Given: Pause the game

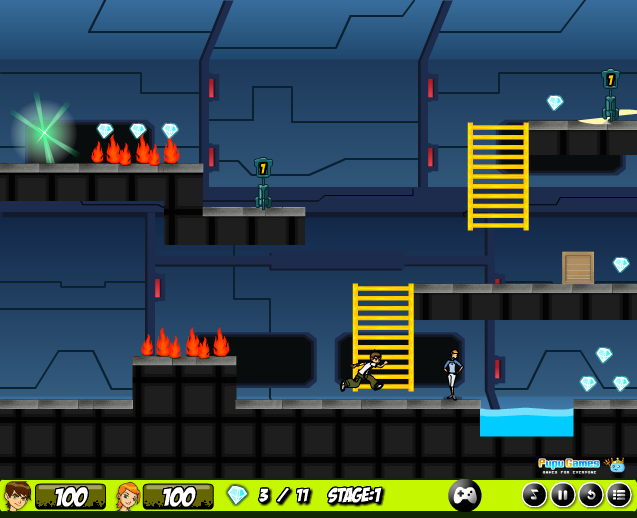Looking at the screenshot, I should 563,495.
